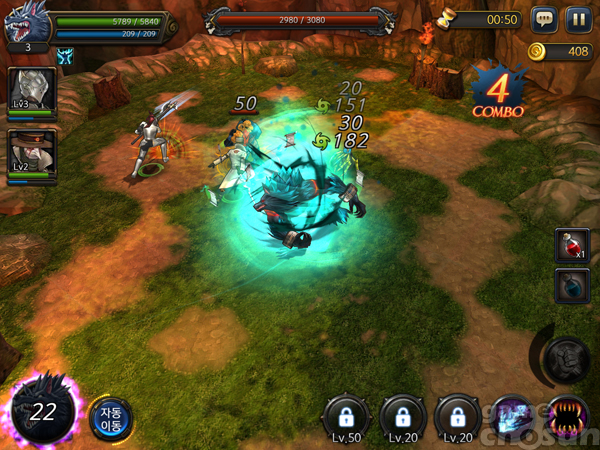The width and height of the screenshot is (600, 450).
Task: Select the Lv2 hat-wearing ally portrait
Action: [32, 153]
